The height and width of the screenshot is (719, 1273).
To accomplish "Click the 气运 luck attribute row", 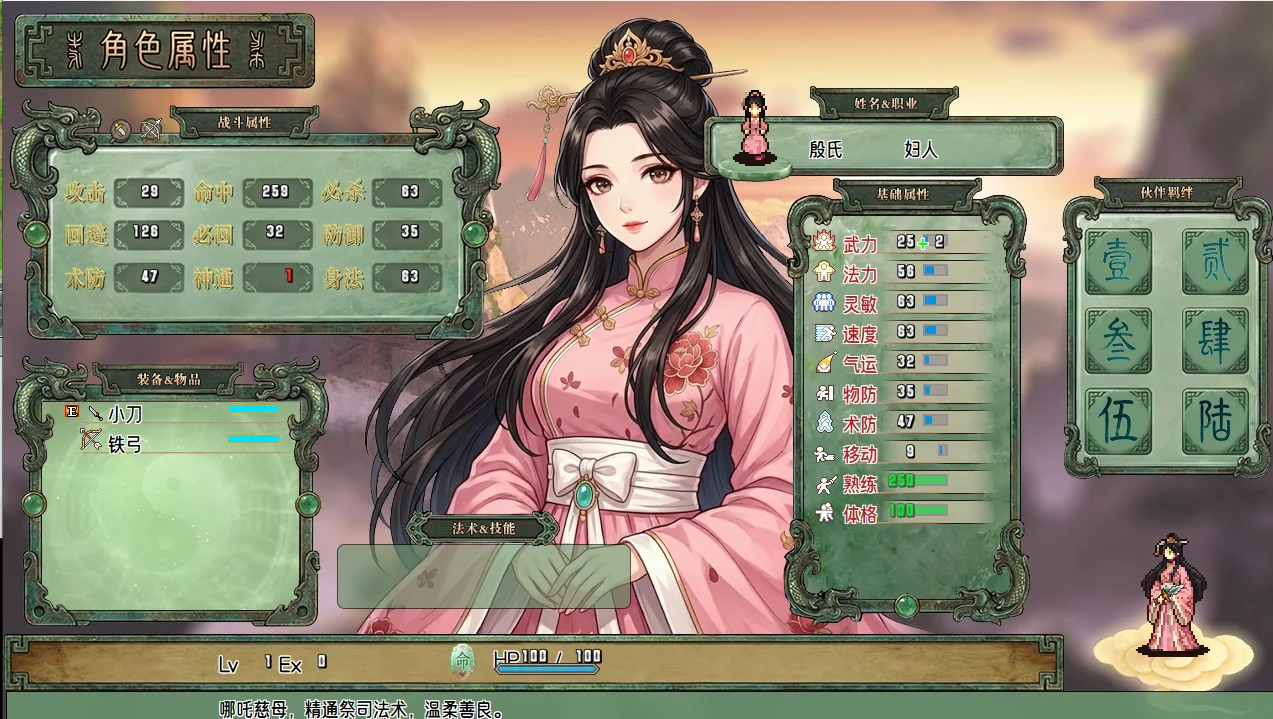I will [900, 362].
